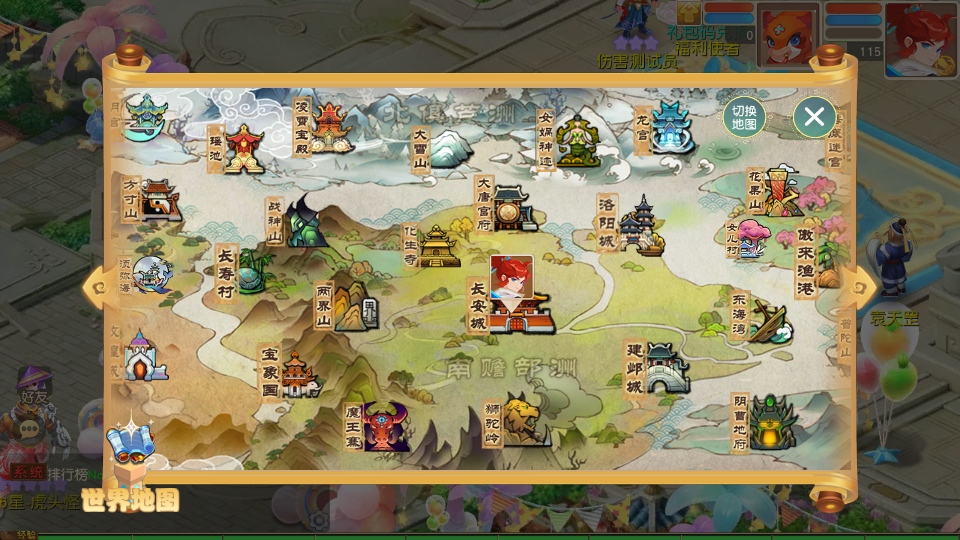Click the 切换地图 switch map button

pos(744,117)
